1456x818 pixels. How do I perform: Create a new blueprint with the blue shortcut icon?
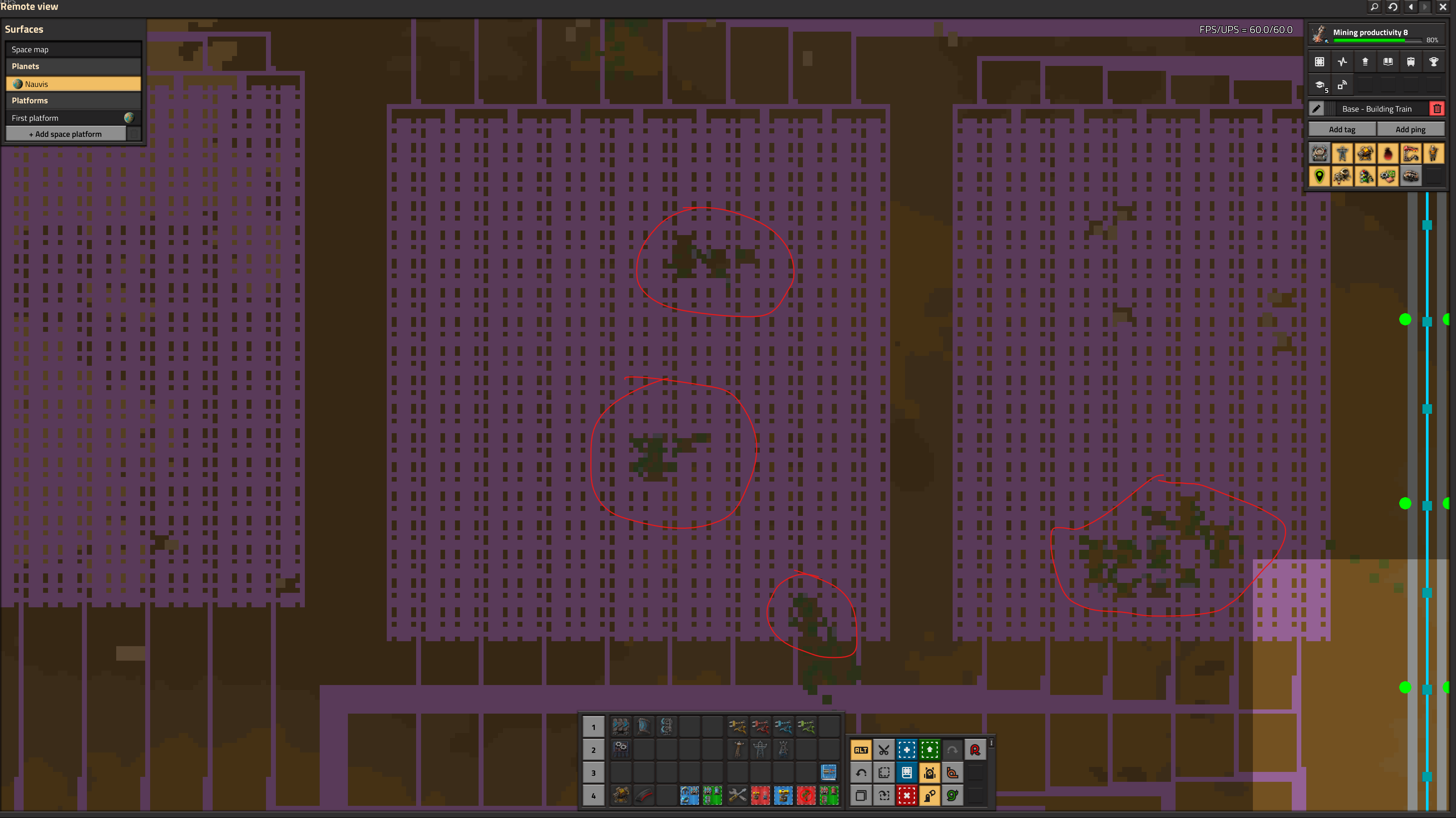[907, 749]
